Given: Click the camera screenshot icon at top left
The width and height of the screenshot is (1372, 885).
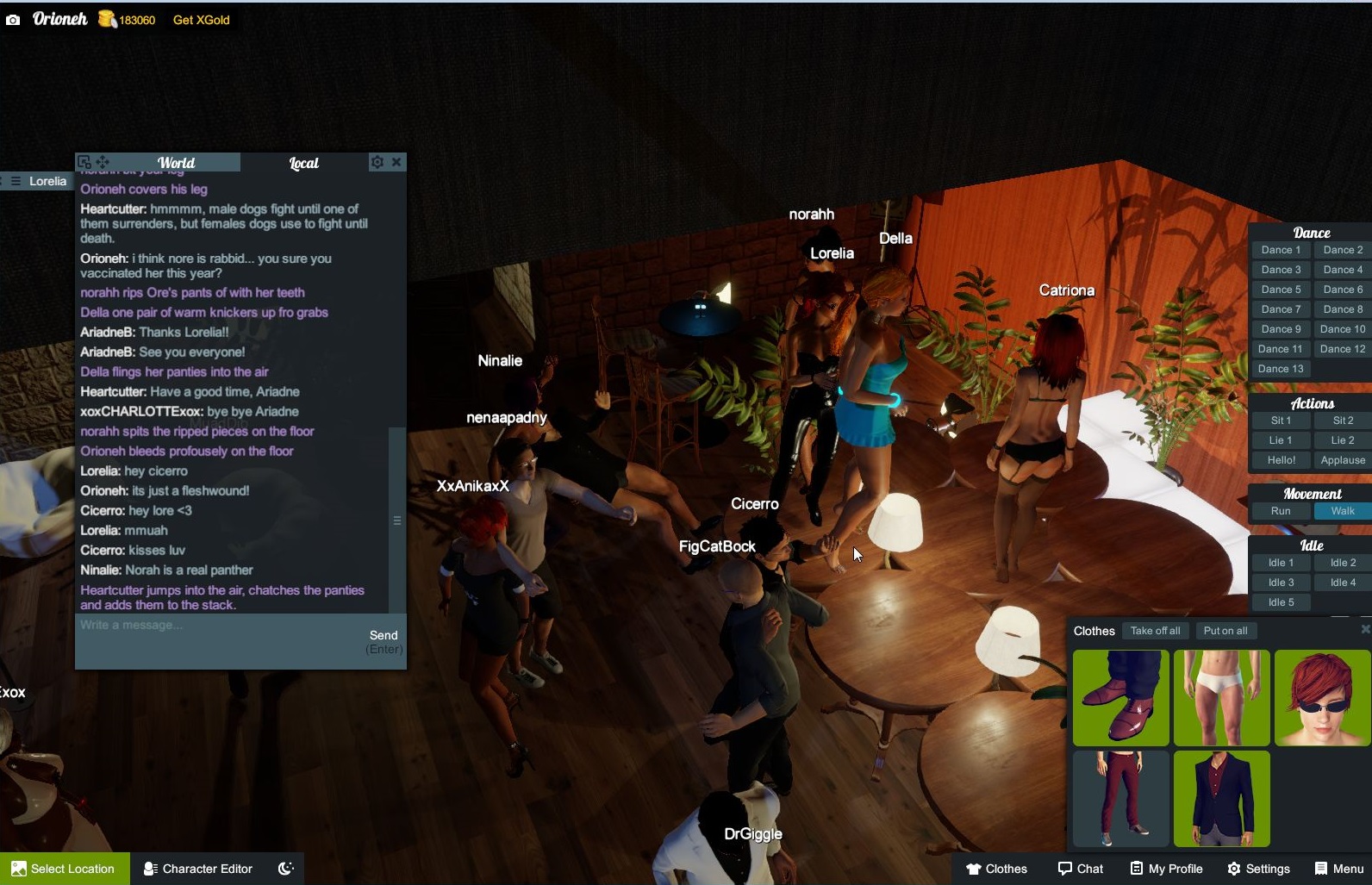Looking at the screenshot, I should (x=13, y=19).
